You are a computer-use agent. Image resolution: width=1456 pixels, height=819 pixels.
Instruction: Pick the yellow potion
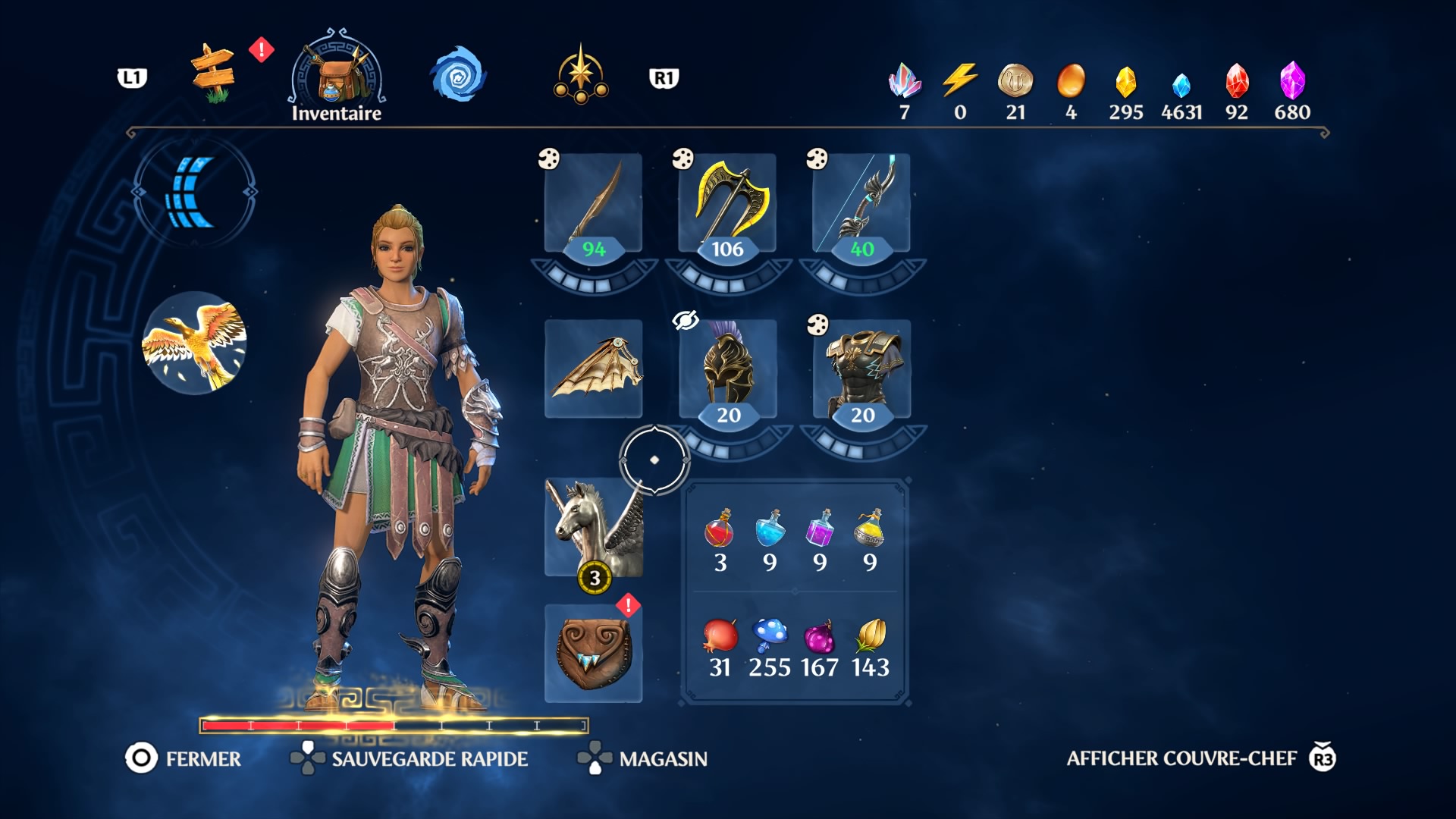pos(869,529)
